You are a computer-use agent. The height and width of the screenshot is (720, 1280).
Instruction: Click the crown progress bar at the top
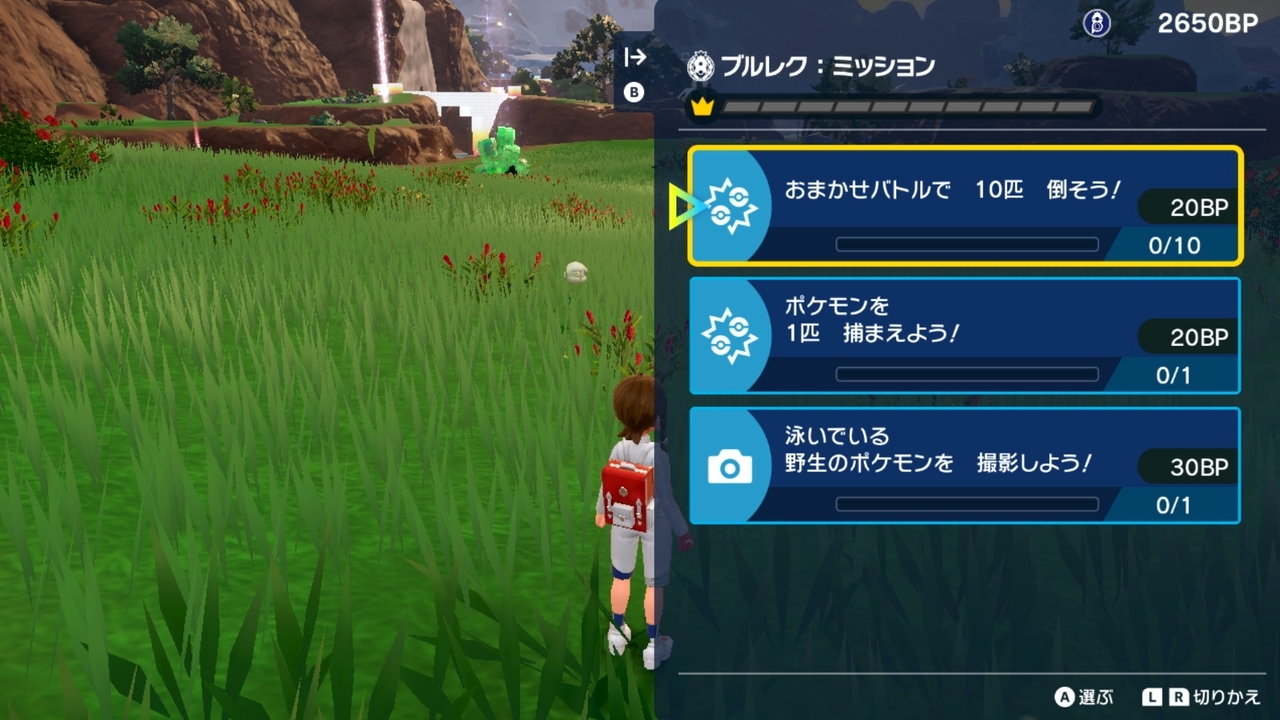[900, 104]
